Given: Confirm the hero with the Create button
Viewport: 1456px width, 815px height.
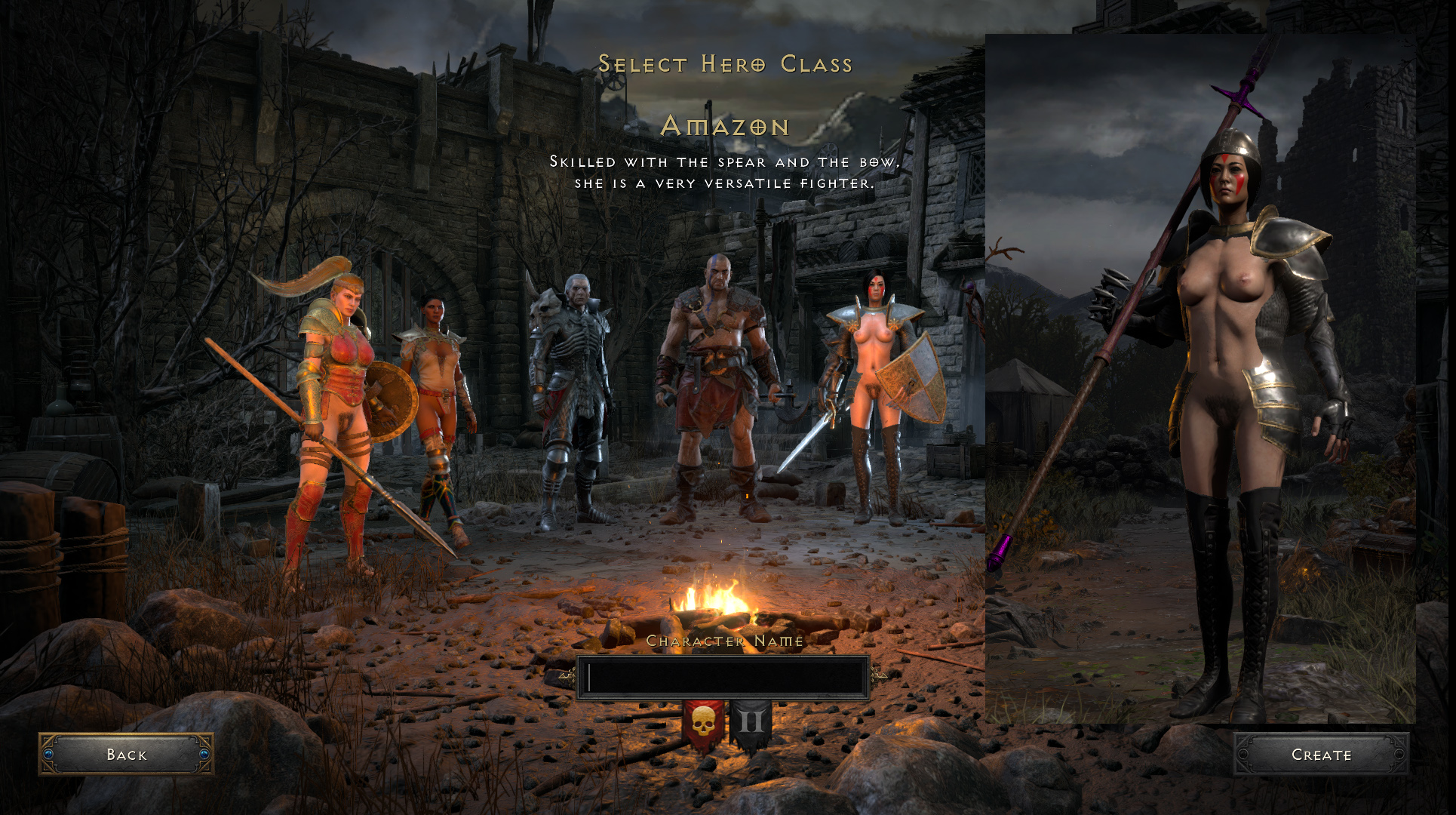Looking at the screenshot, I should tap(1321, 754).
